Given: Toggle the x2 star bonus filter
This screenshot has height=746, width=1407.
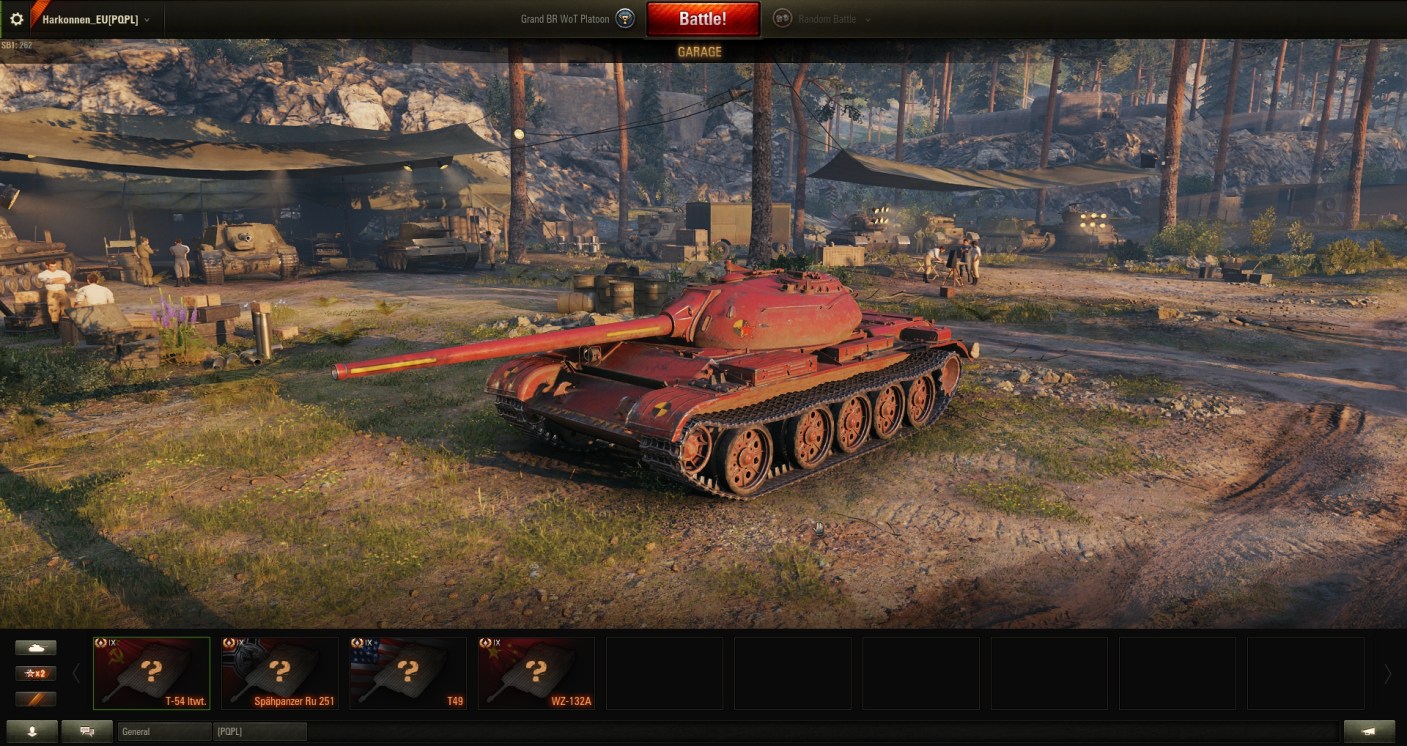Looking at the screenshot, I should 35,673.
